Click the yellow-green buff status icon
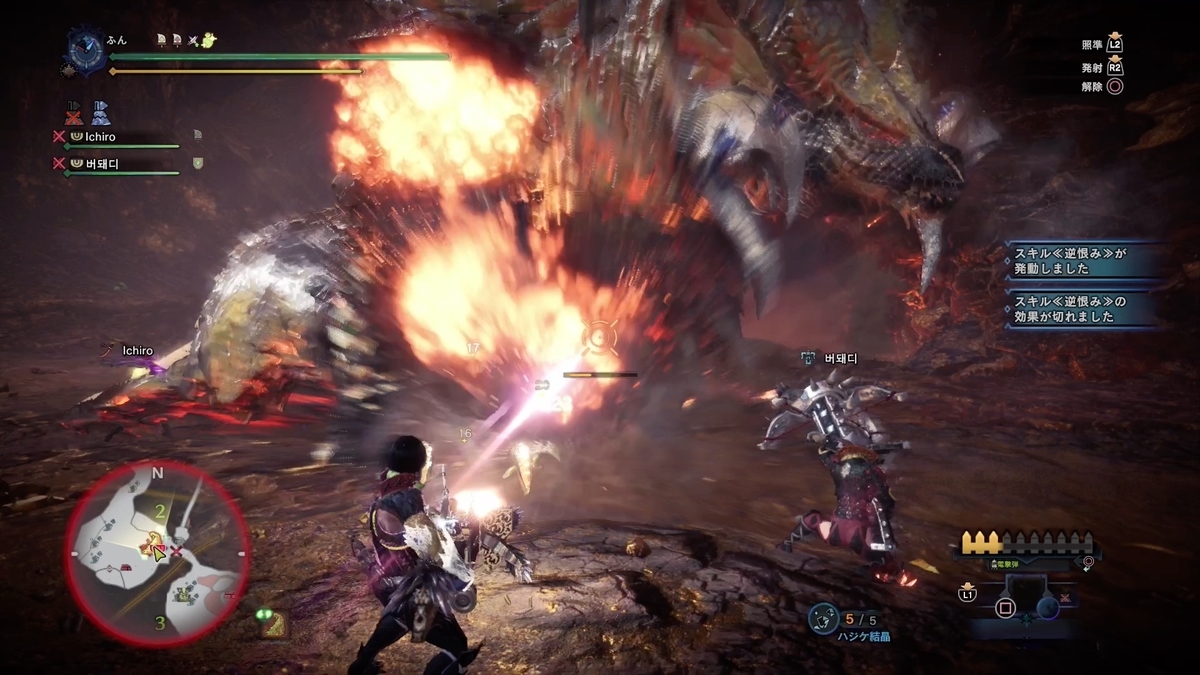Image resolution: width=1200 pixels, height=675 pixels. (208, 40)
